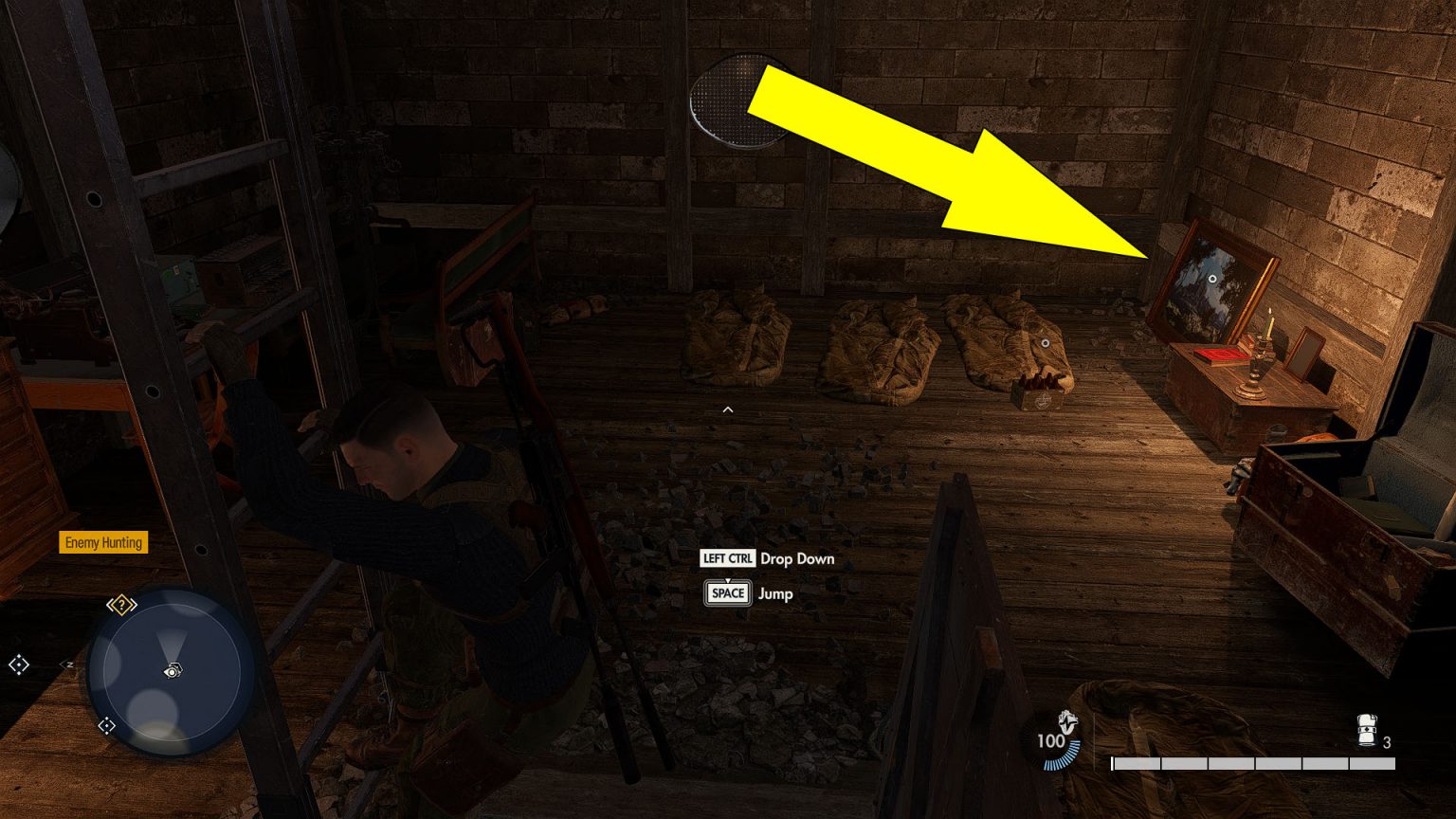Click the SPACE key badge for Jump
Viewport: 1456px width, 819px height.
(x=727, y=593)
